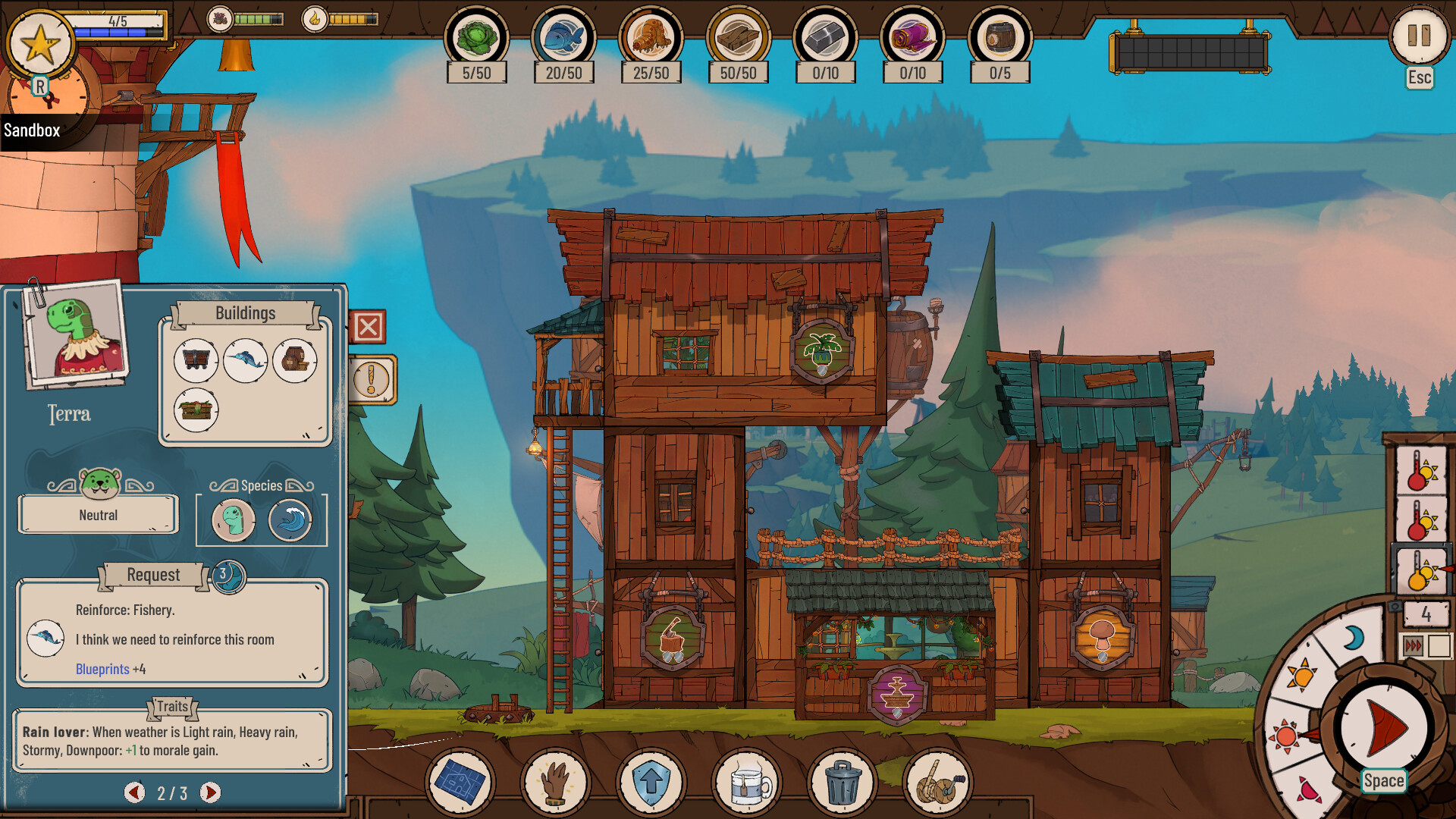The height and width of the screenshot is (819, 1456).
Task: Activate the trash can demolish tool
Action: 842,782
